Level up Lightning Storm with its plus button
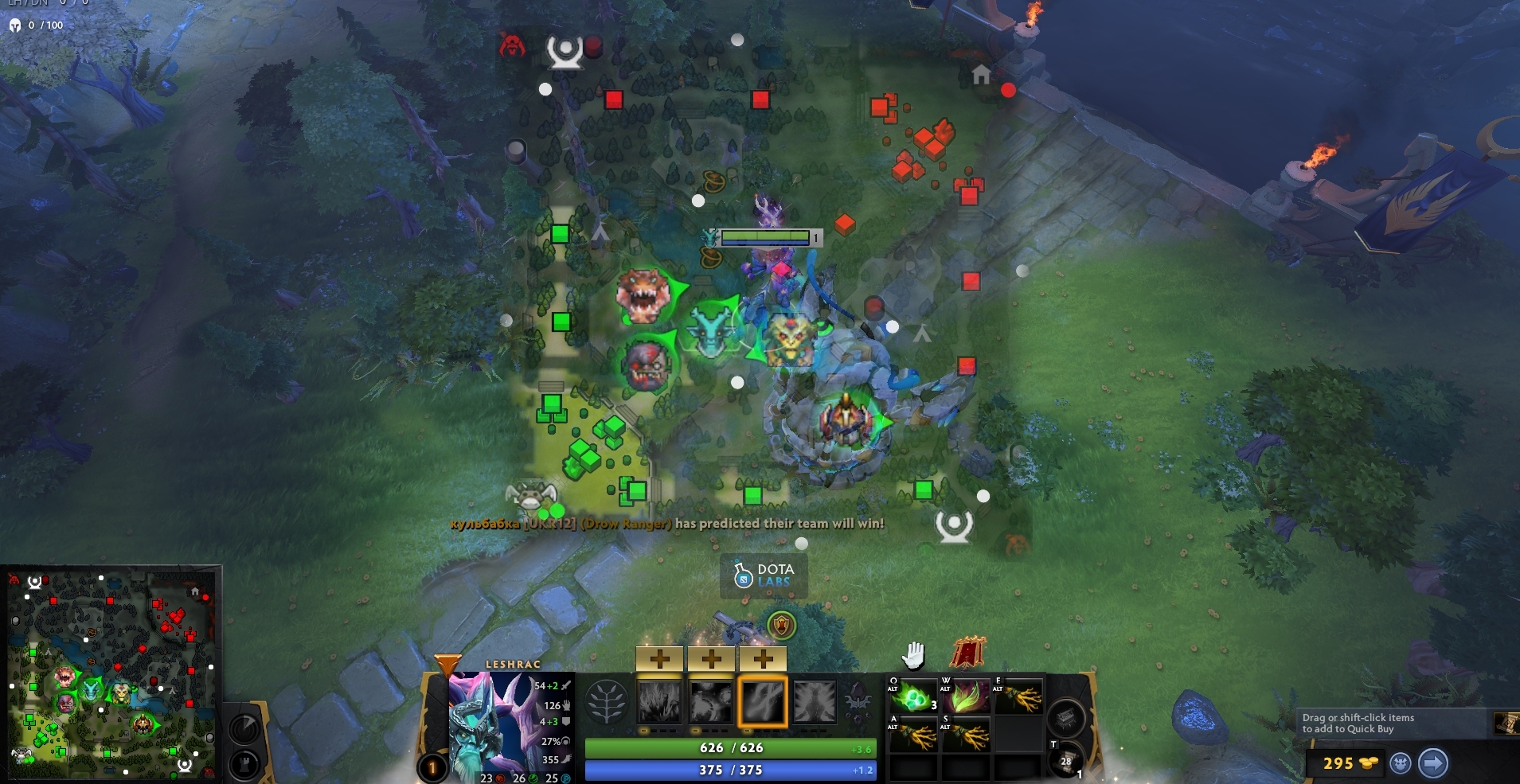The image size is (1520, 784). click(x=763, y=658)
